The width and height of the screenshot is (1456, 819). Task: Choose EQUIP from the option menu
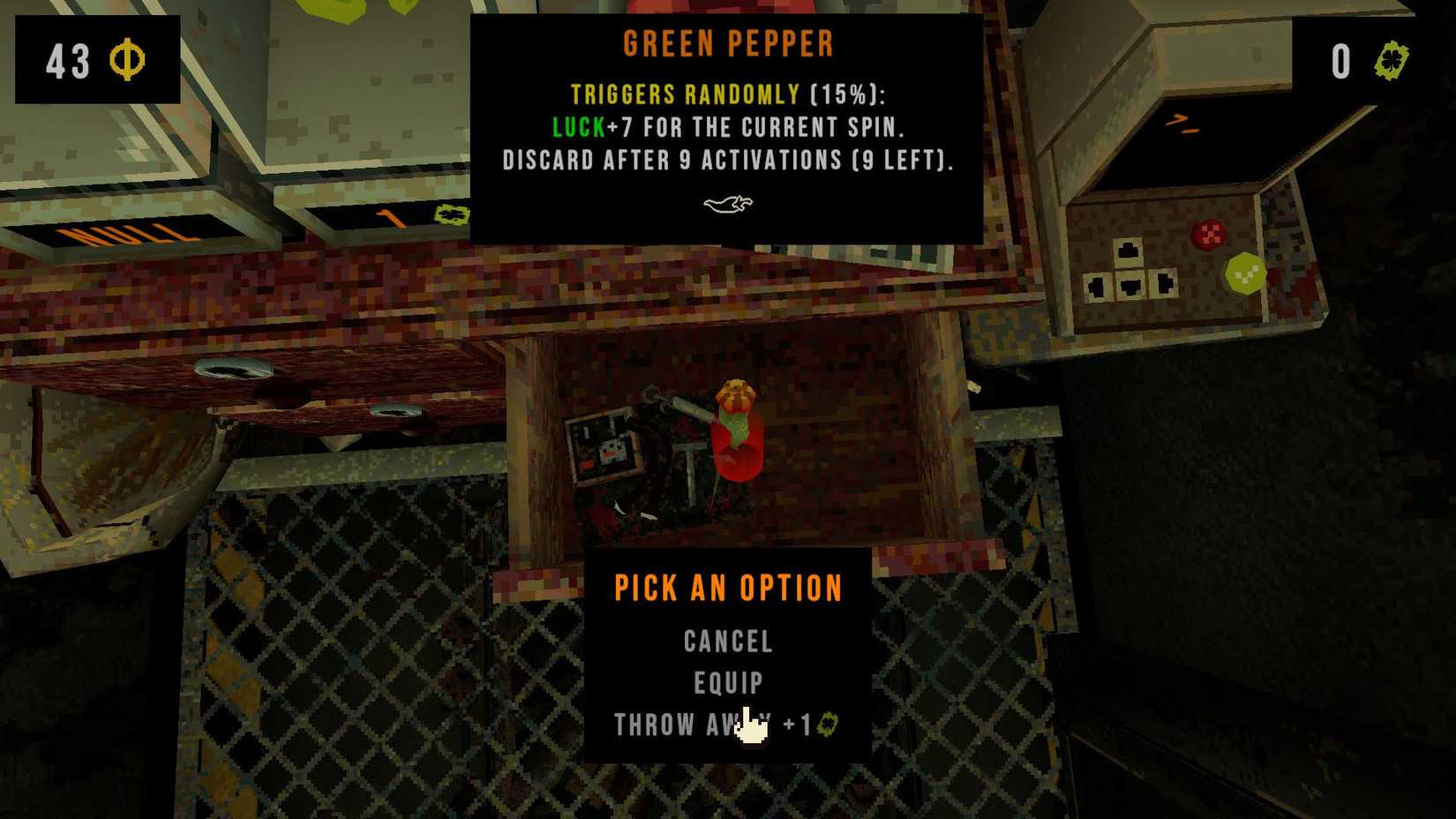[726, 684]
